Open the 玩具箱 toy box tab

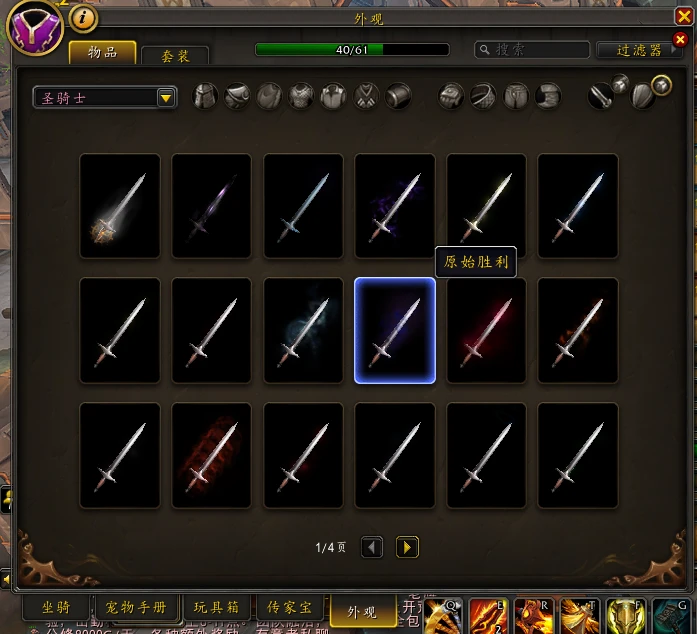pos(215,607)
